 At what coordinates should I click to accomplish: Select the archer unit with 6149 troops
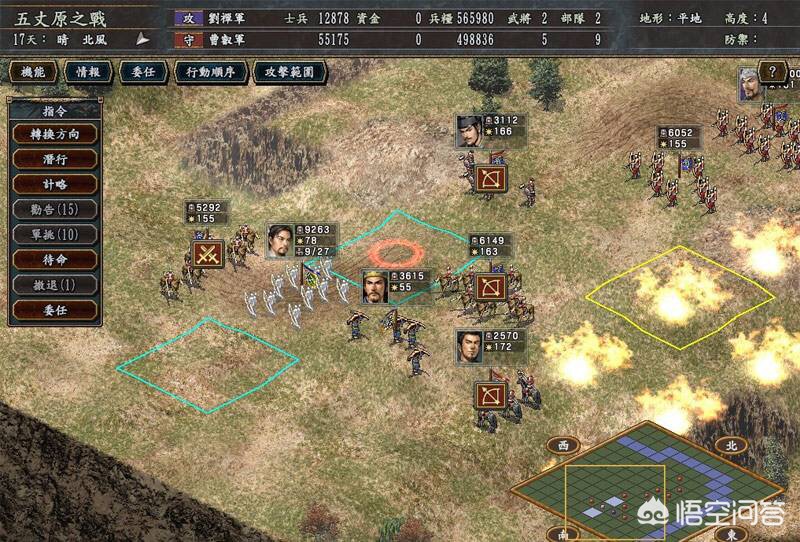tap(490, 288)
